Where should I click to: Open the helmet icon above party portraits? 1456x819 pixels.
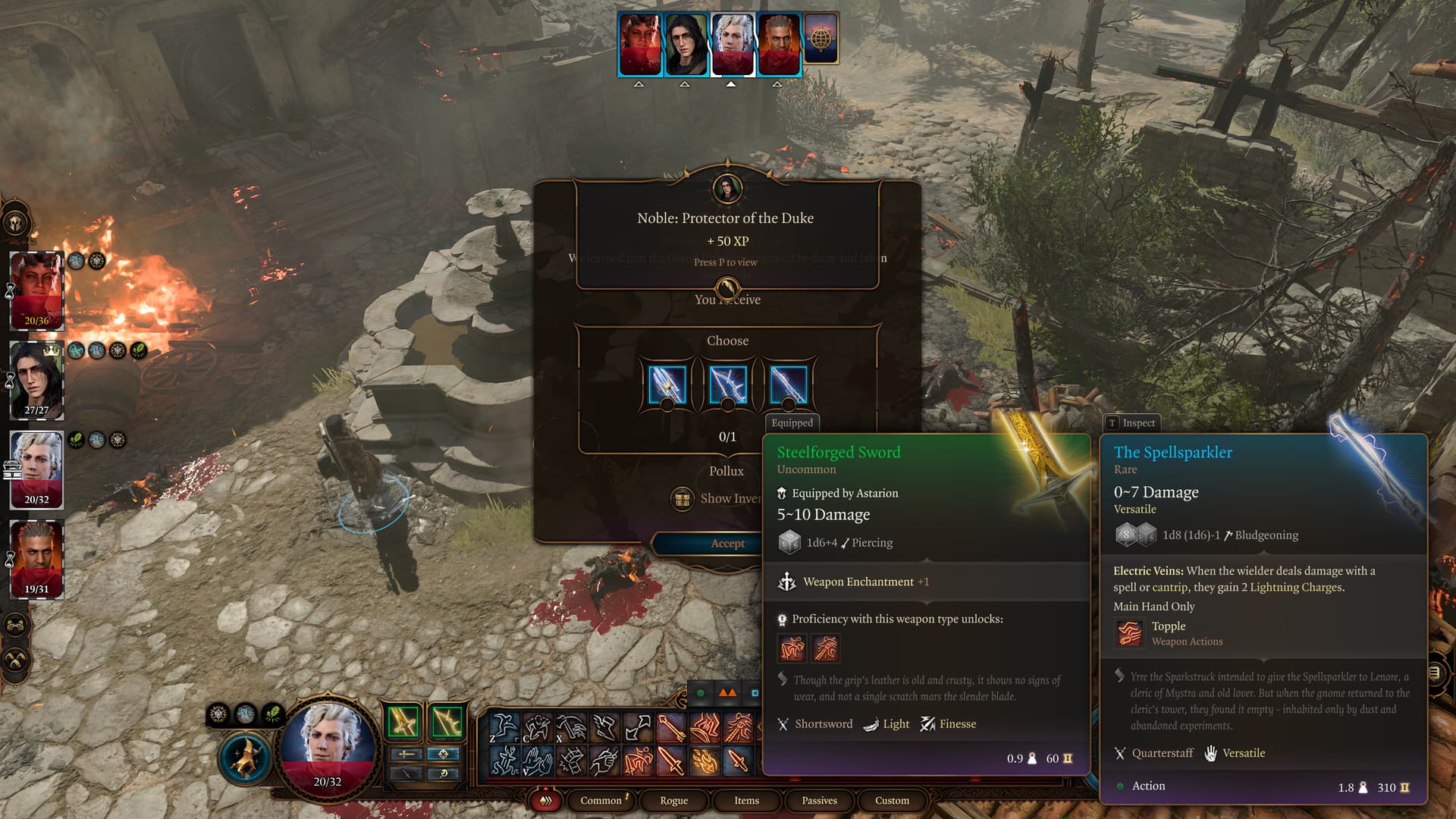(17, 223)
